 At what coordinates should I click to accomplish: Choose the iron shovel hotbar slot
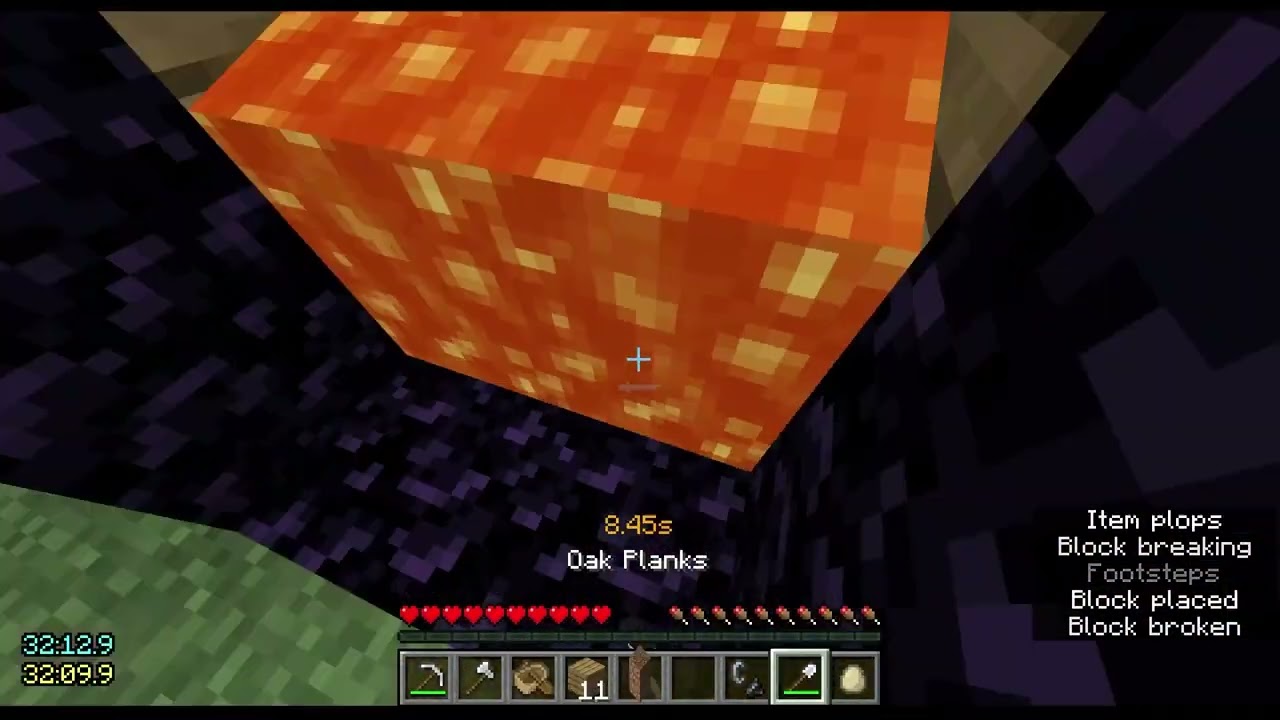(800, 677)
